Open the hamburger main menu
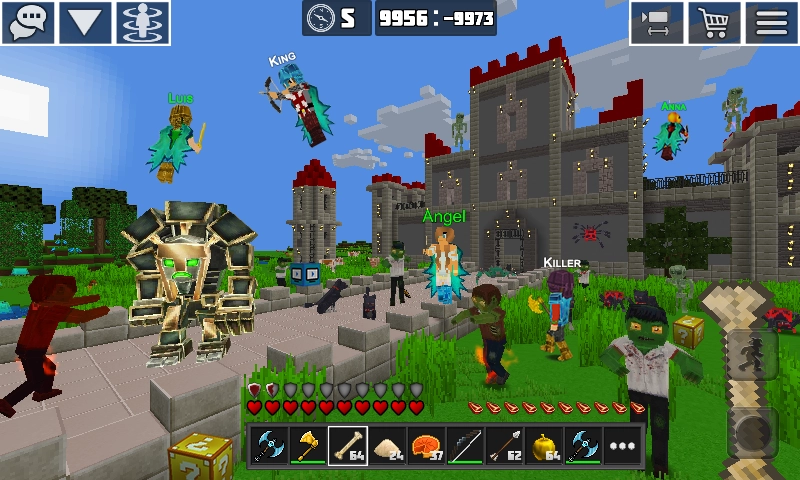800x480 pixels. [x=772, y=22]
